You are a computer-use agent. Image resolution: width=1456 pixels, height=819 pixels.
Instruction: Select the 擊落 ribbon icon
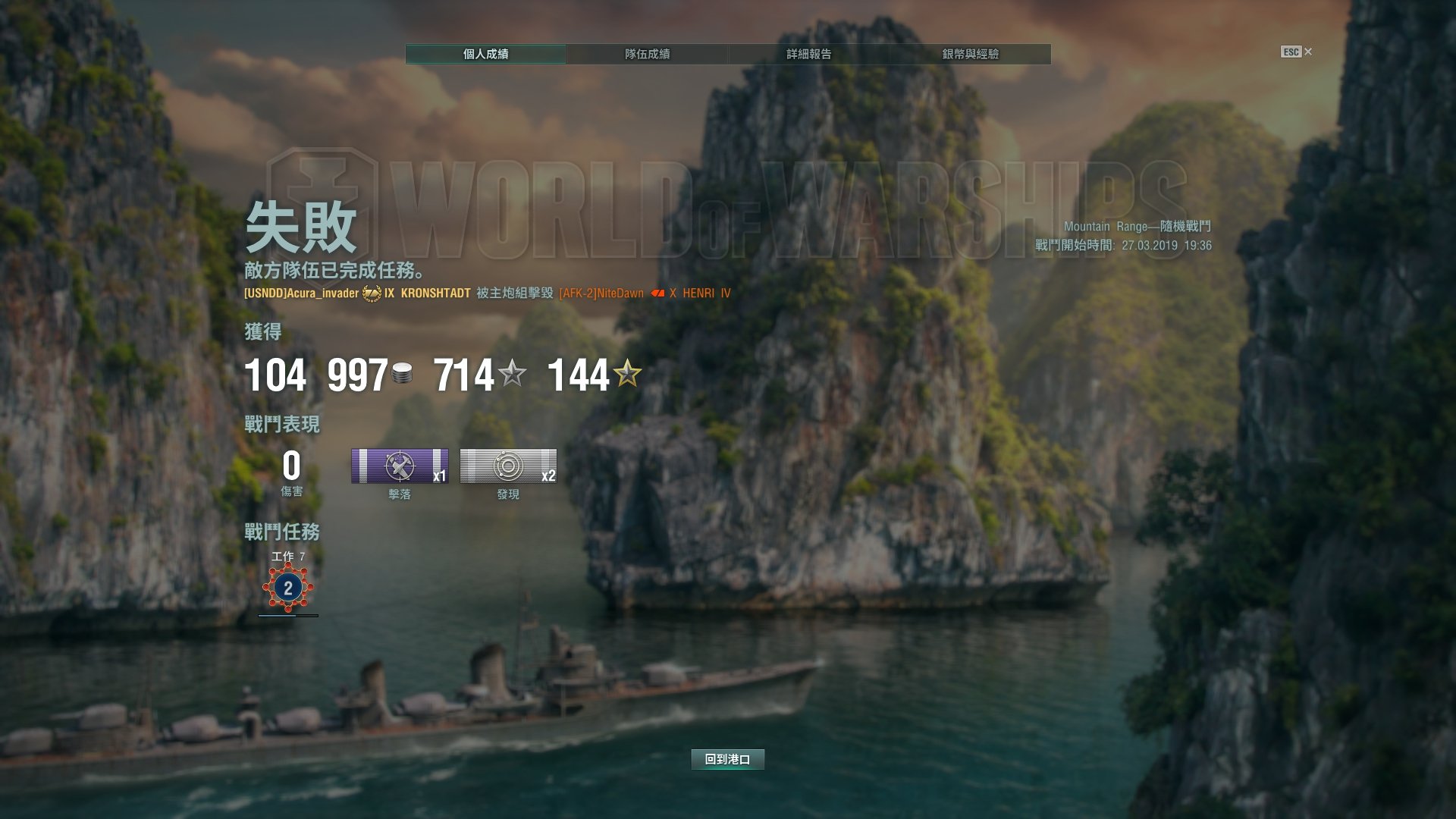tap(400, 466)
